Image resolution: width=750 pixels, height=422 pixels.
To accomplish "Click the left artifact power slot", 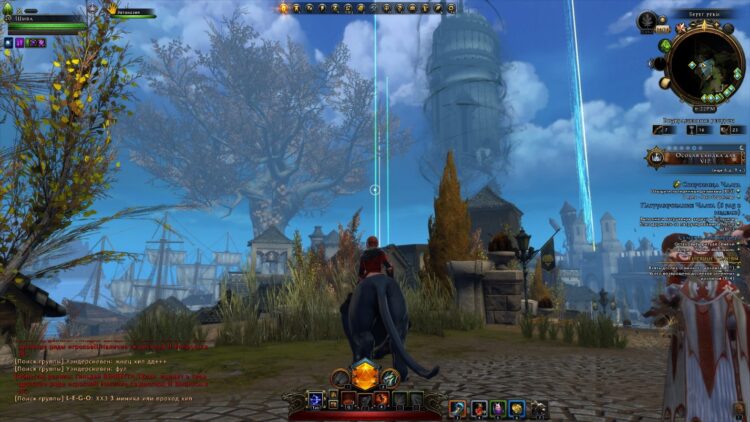I will click(x=340, y=377).
